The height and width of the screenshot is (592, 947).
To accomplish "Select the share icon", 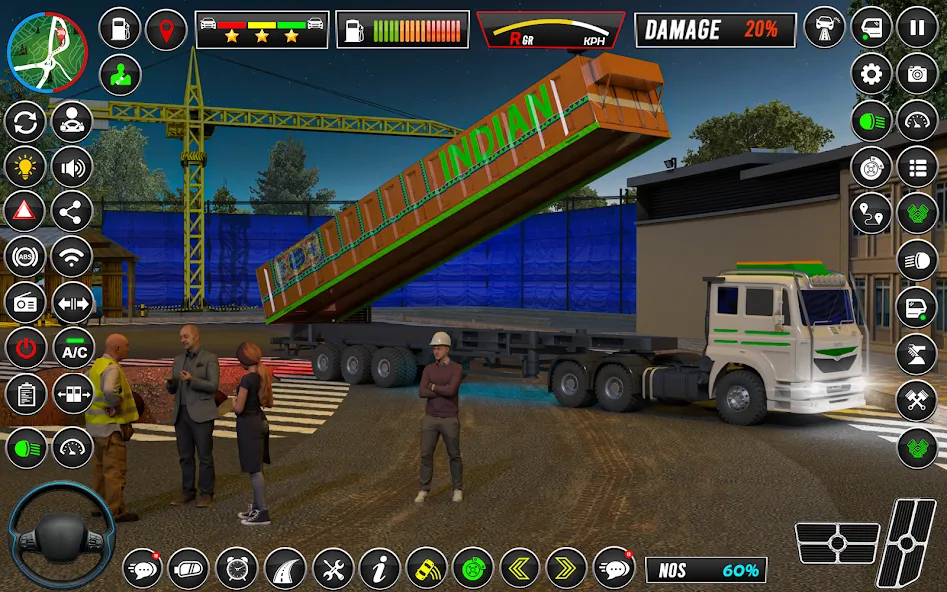I will click(x=72, y=211).
